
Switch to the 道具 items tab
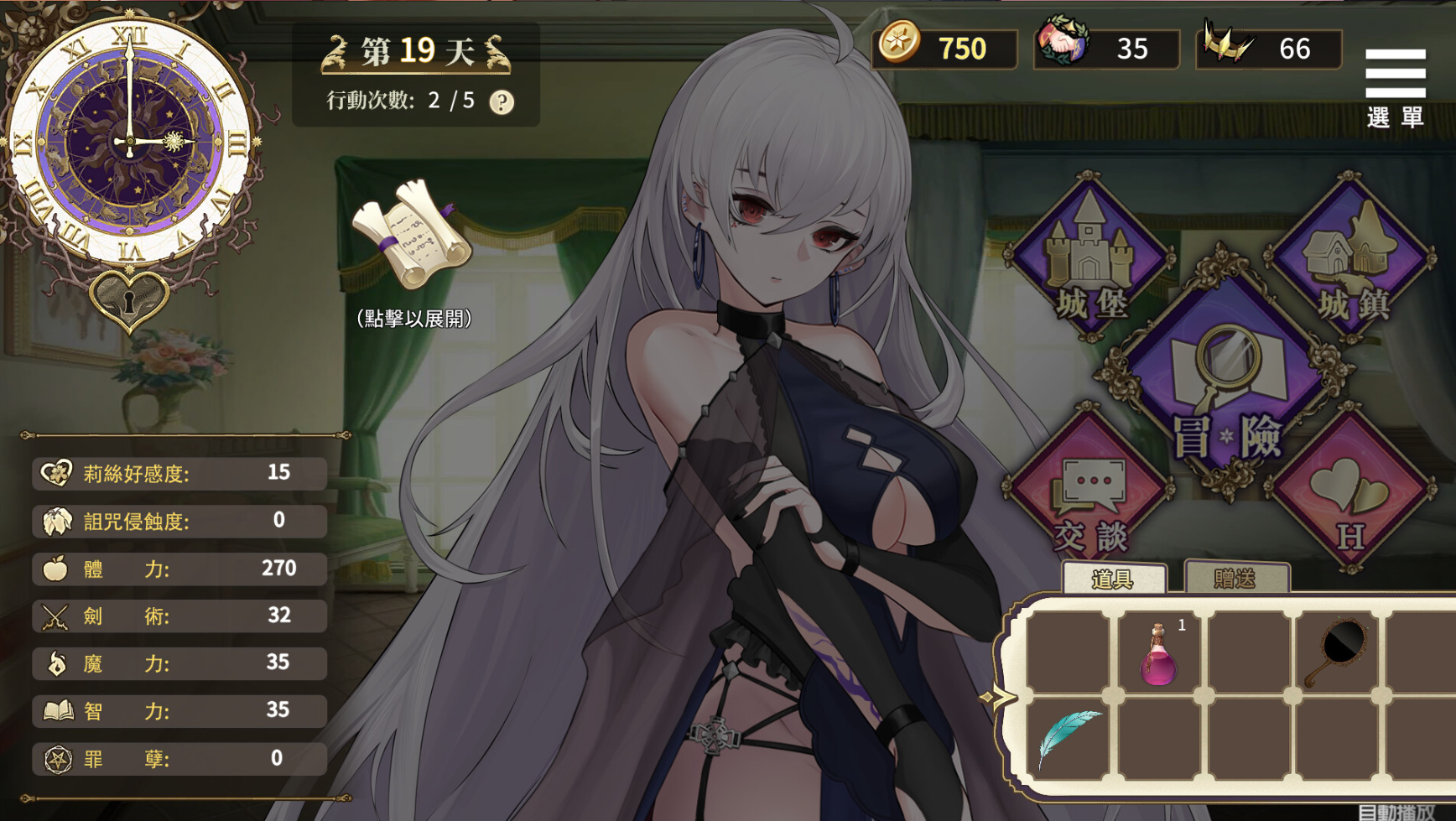1113,579
